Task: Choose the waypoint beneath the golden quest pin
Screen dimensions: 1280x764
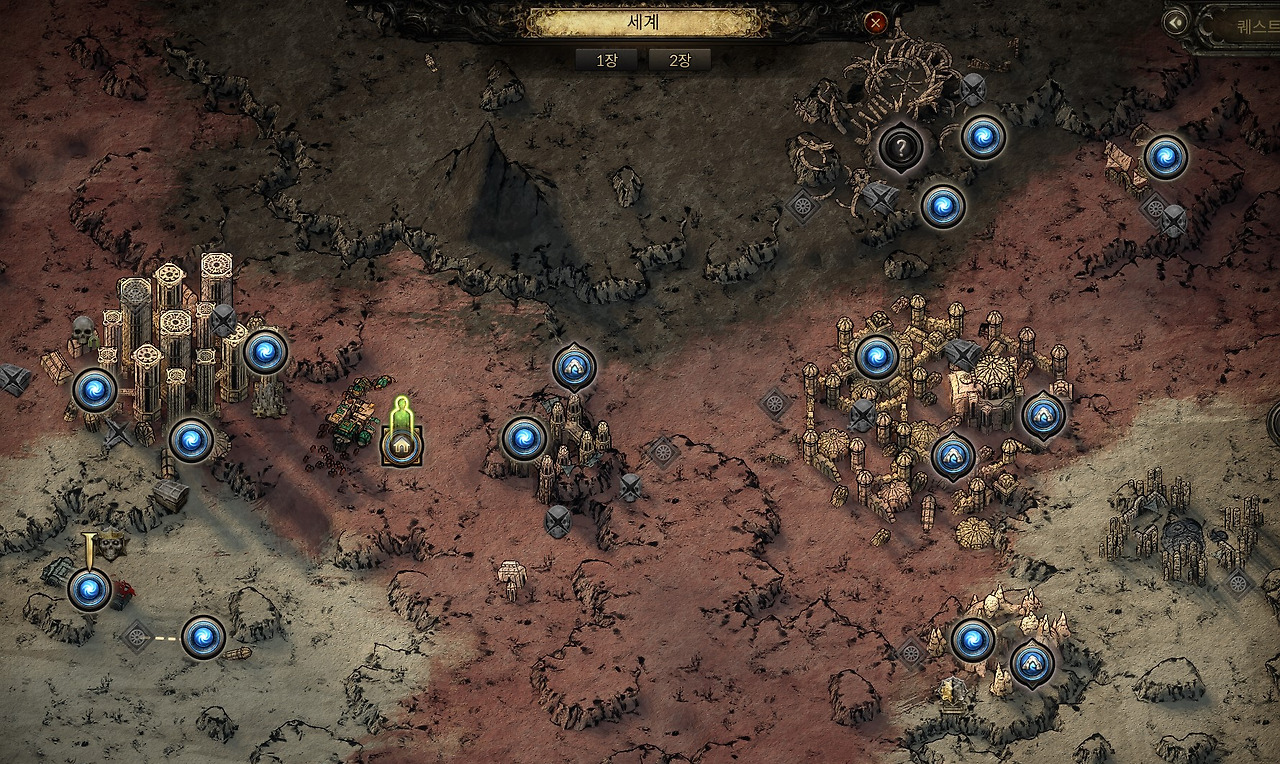Action: [x=90, y=589]
